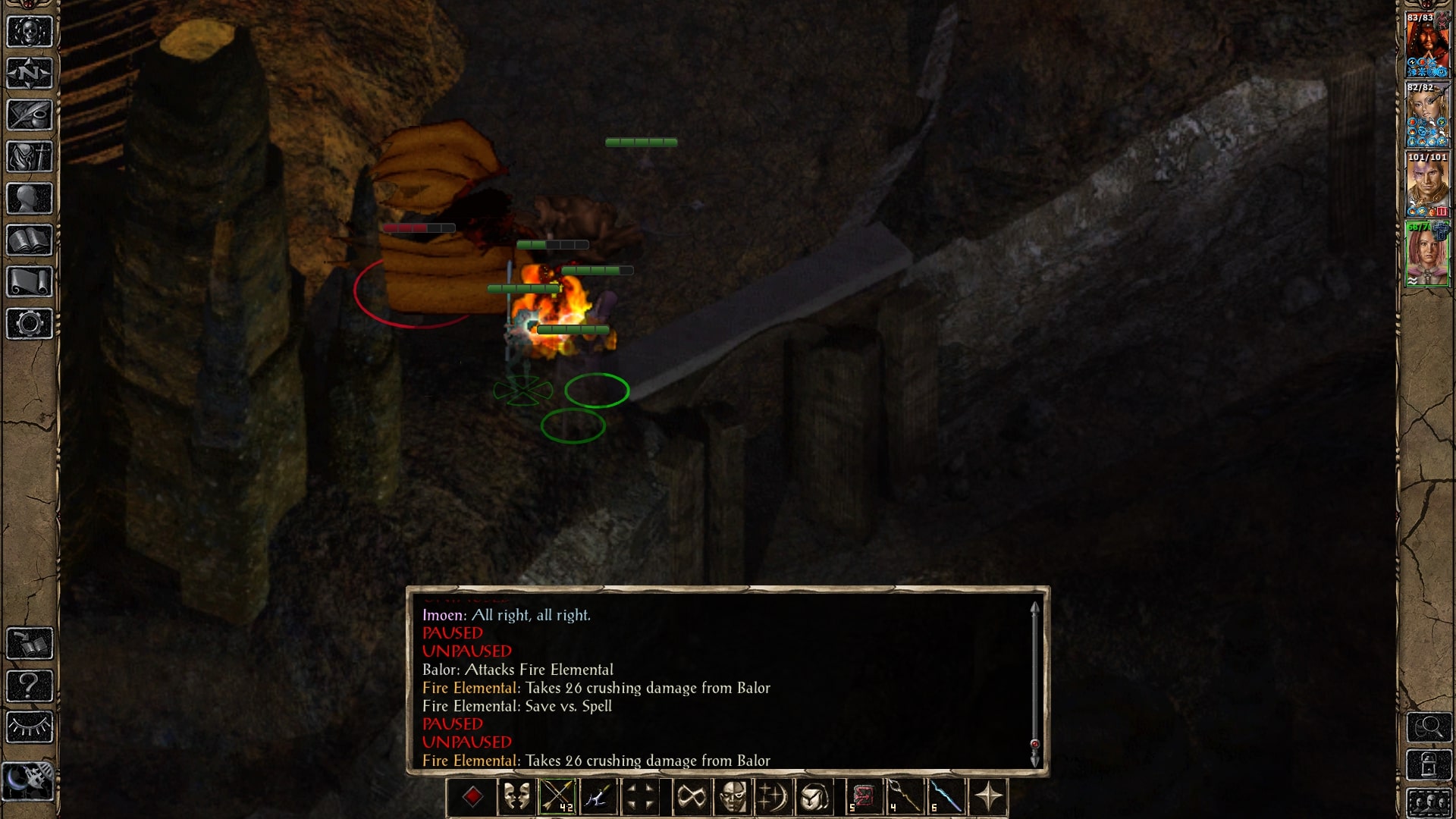Select the red-hooded character portrait
1456x819 pixels.
point(1427,45)
